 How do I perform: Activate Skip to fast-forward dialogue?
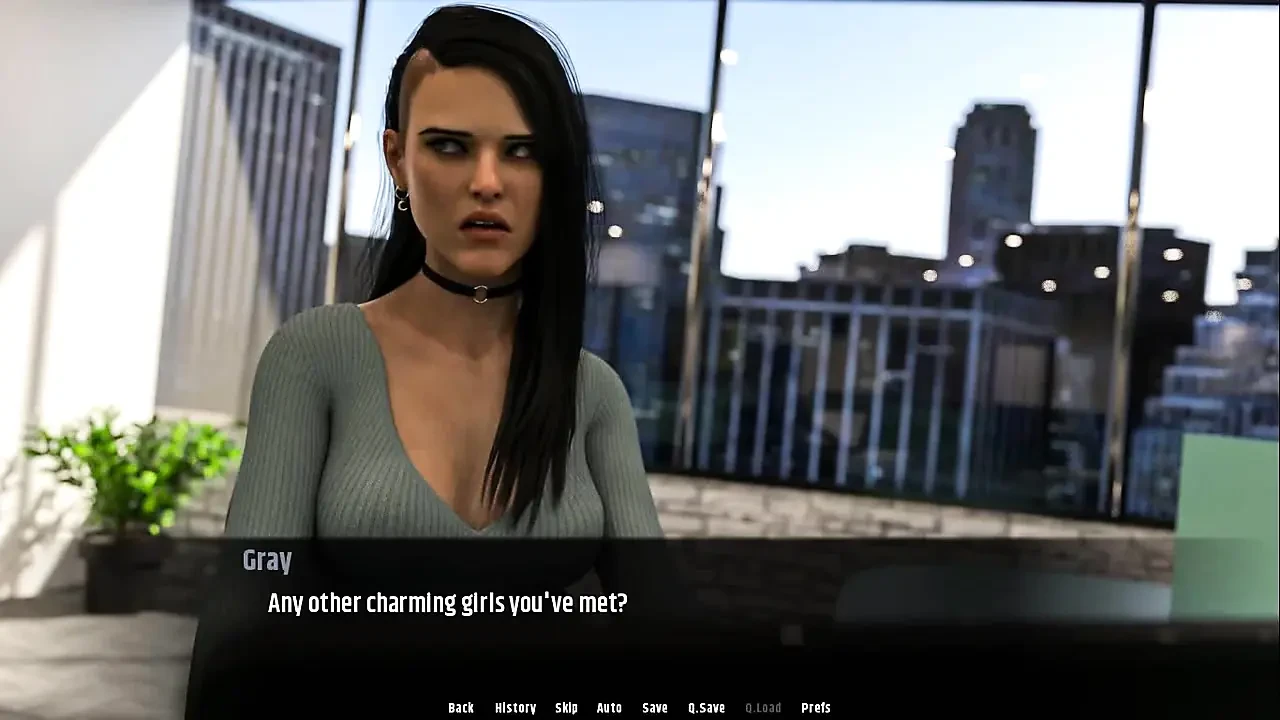point(566,708)
